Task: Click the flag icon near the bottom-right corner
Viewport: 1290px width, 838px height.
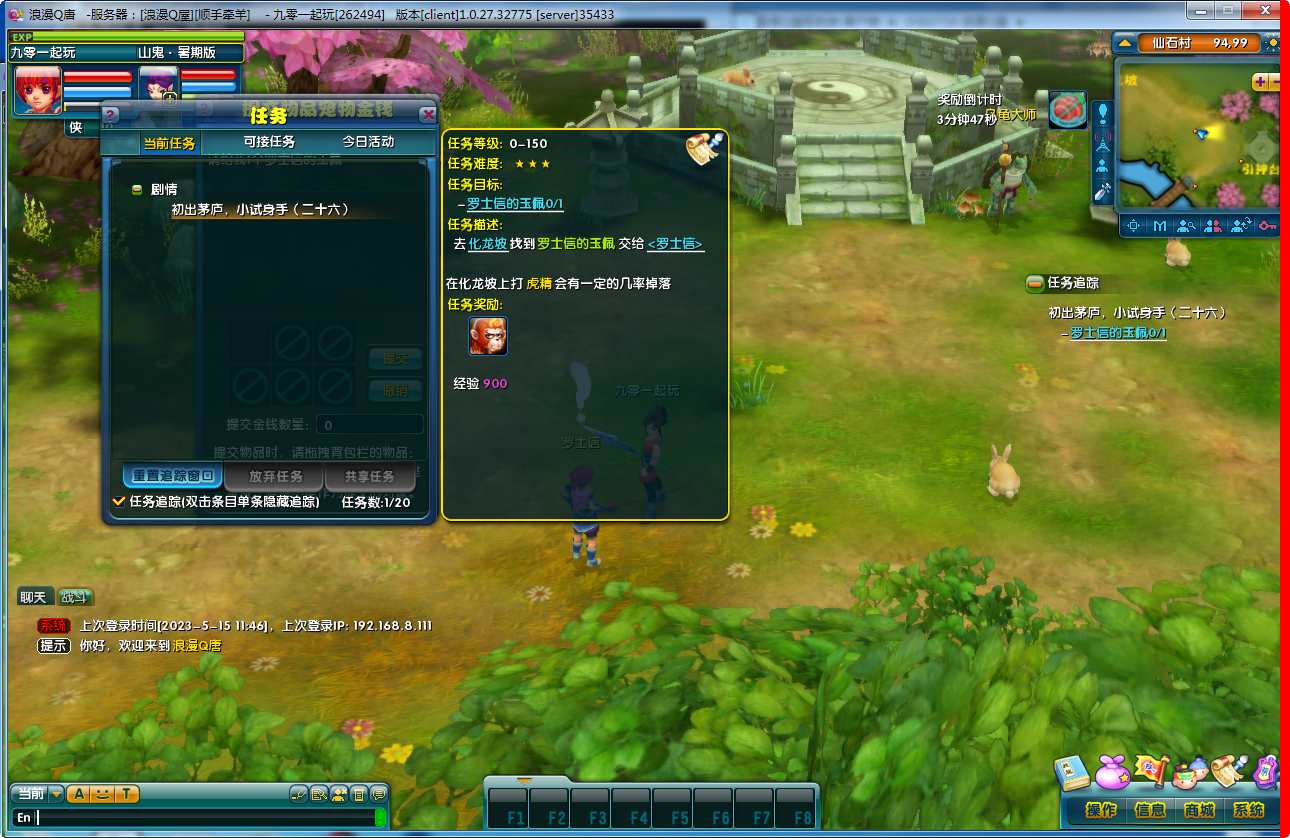Action: pyautogui.click(x=1152, y=769)
